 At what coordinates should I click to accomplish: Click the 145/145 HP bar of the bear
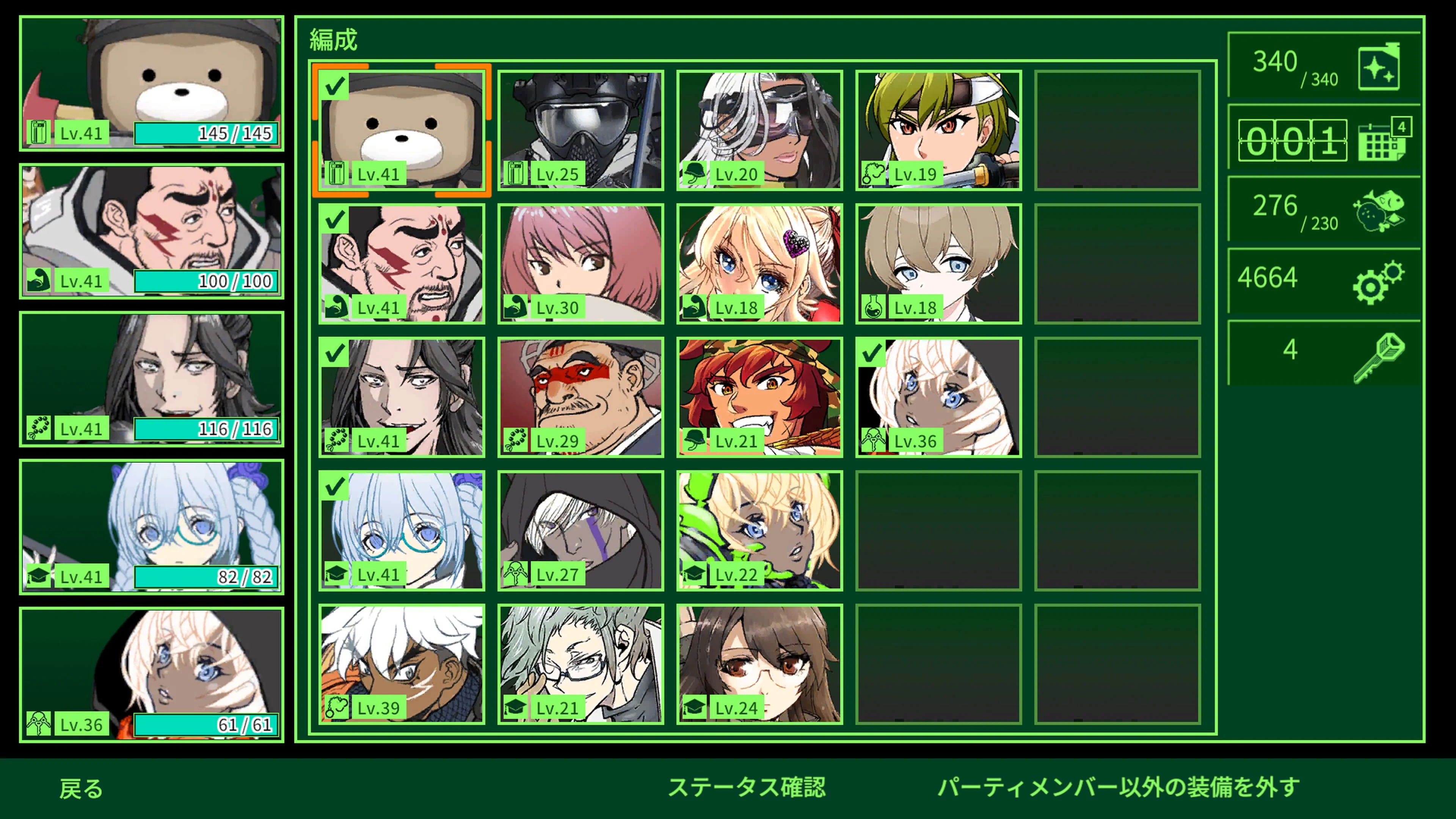[x=205, y=133]
